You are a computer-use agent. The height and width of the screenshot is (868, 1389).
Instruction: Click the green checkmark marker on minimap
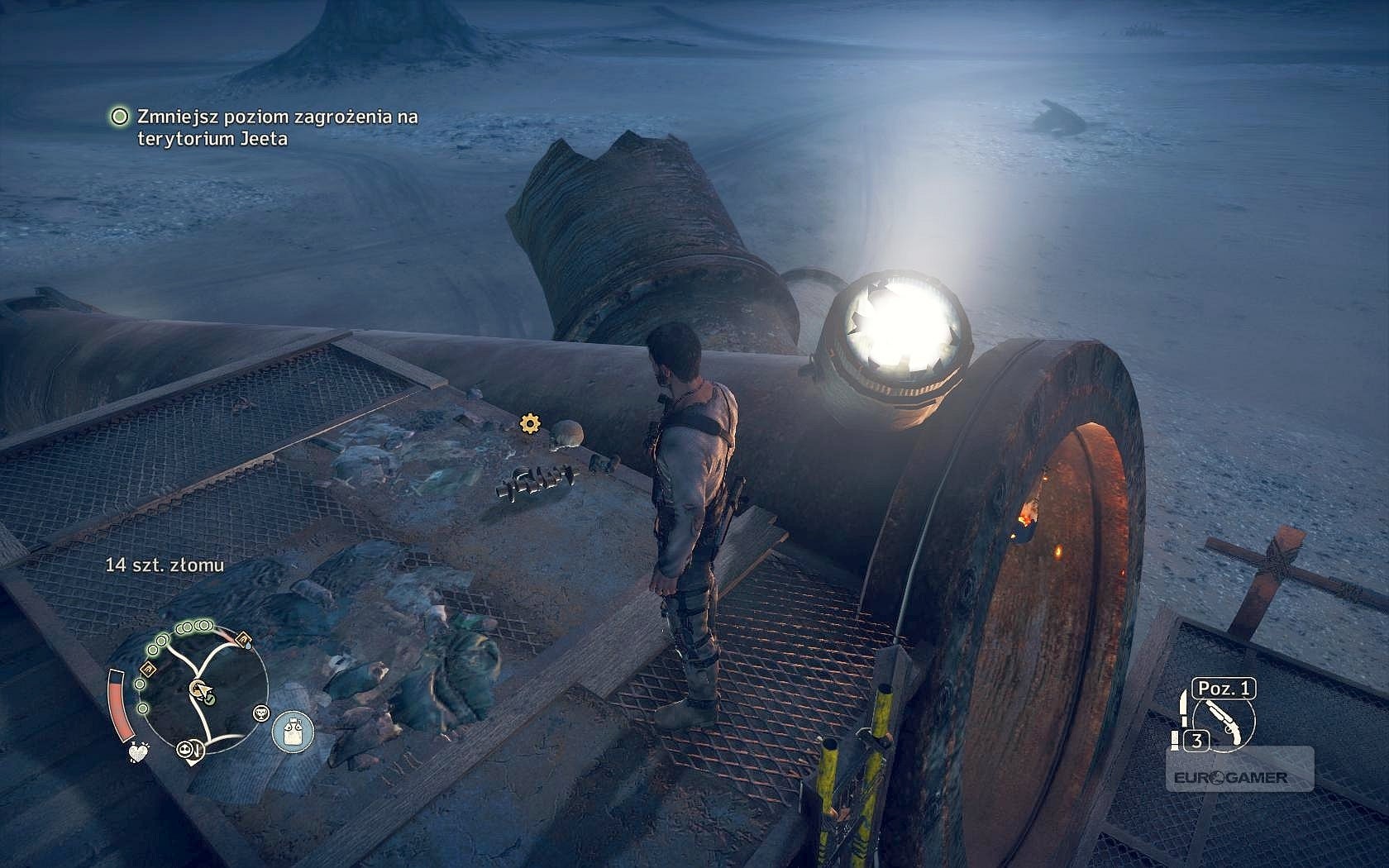(210, 701)
